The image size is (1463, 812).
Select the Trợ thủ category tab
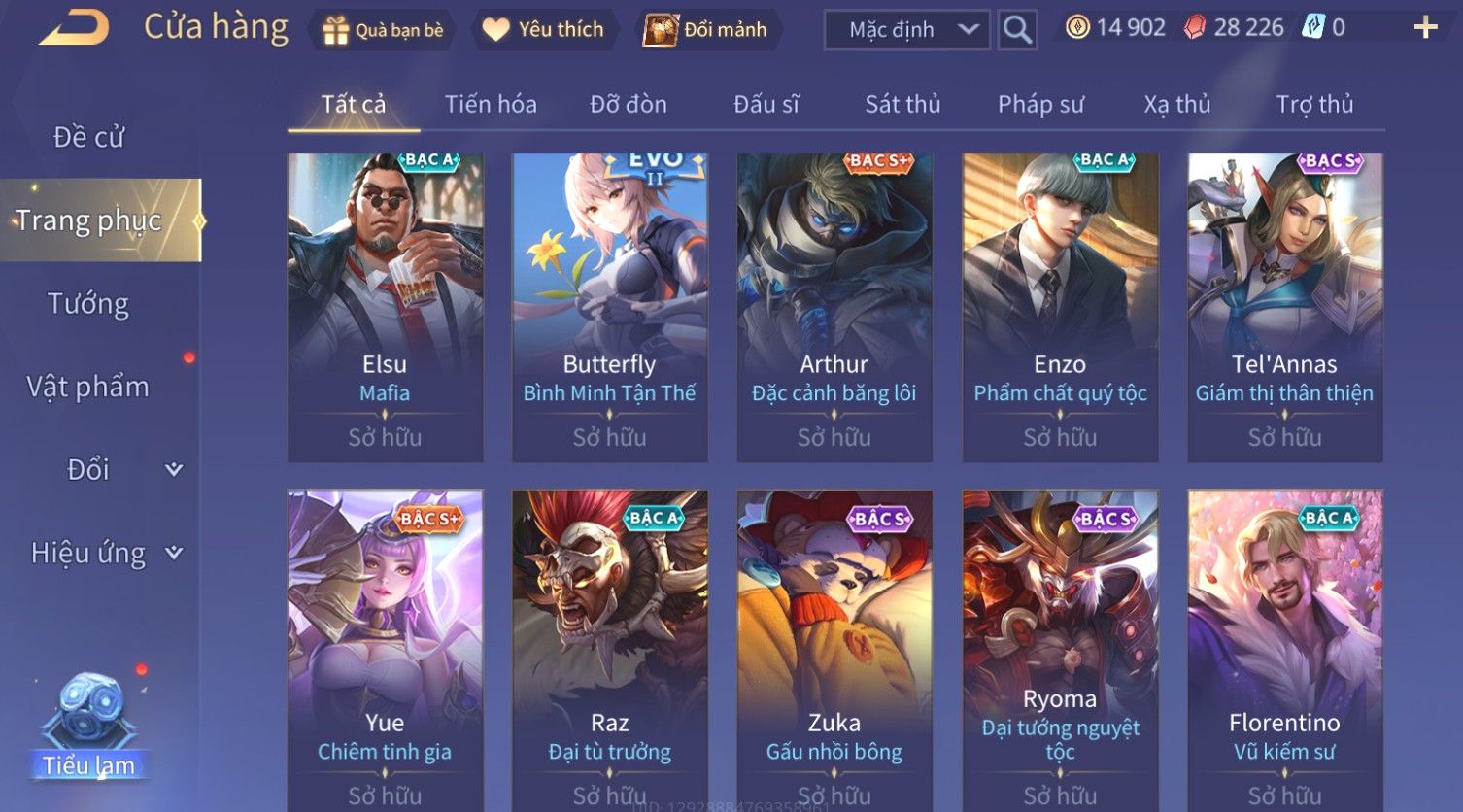click(x=1314, y=104)
